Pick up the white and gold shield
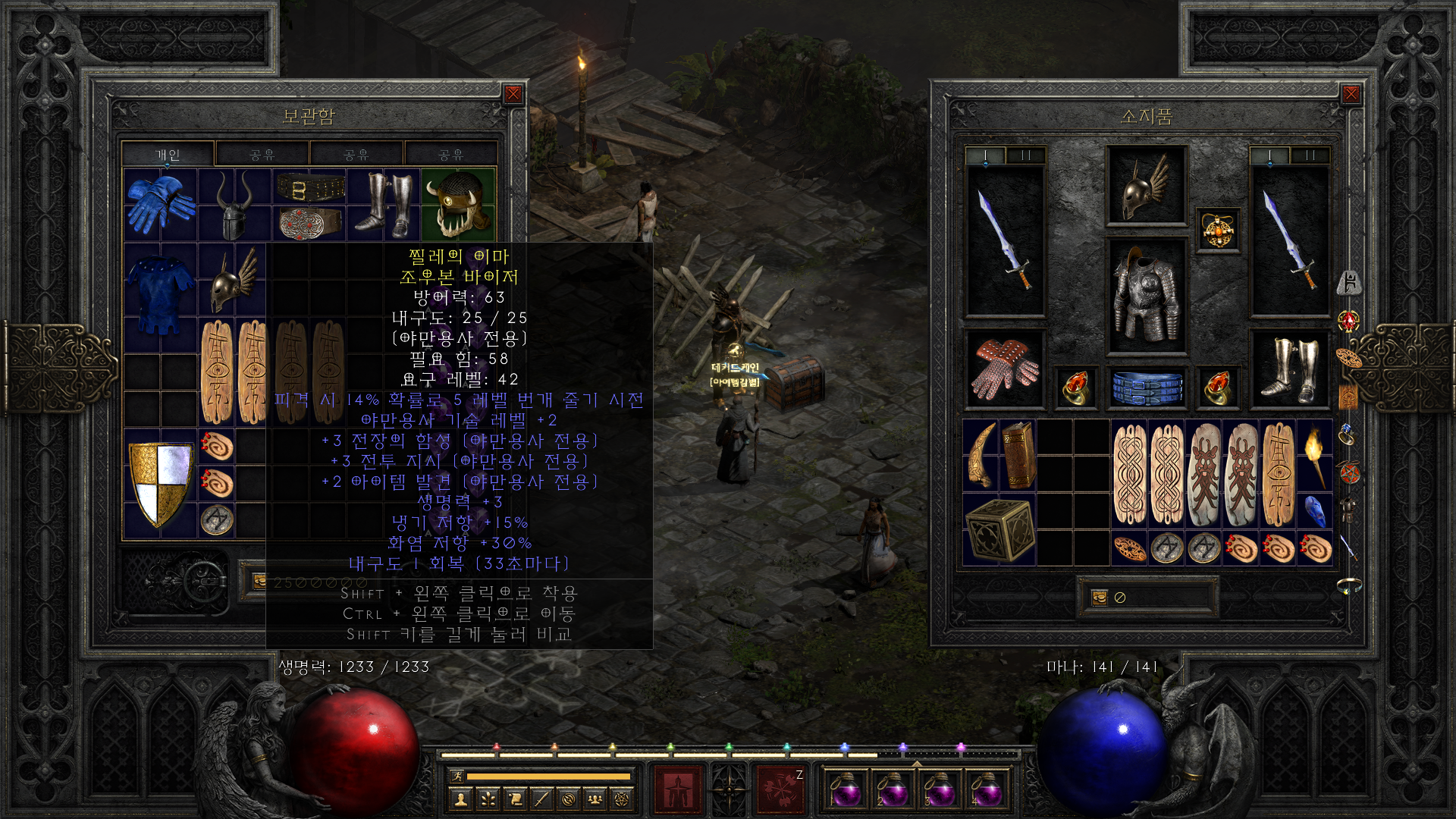 point(160,484)
